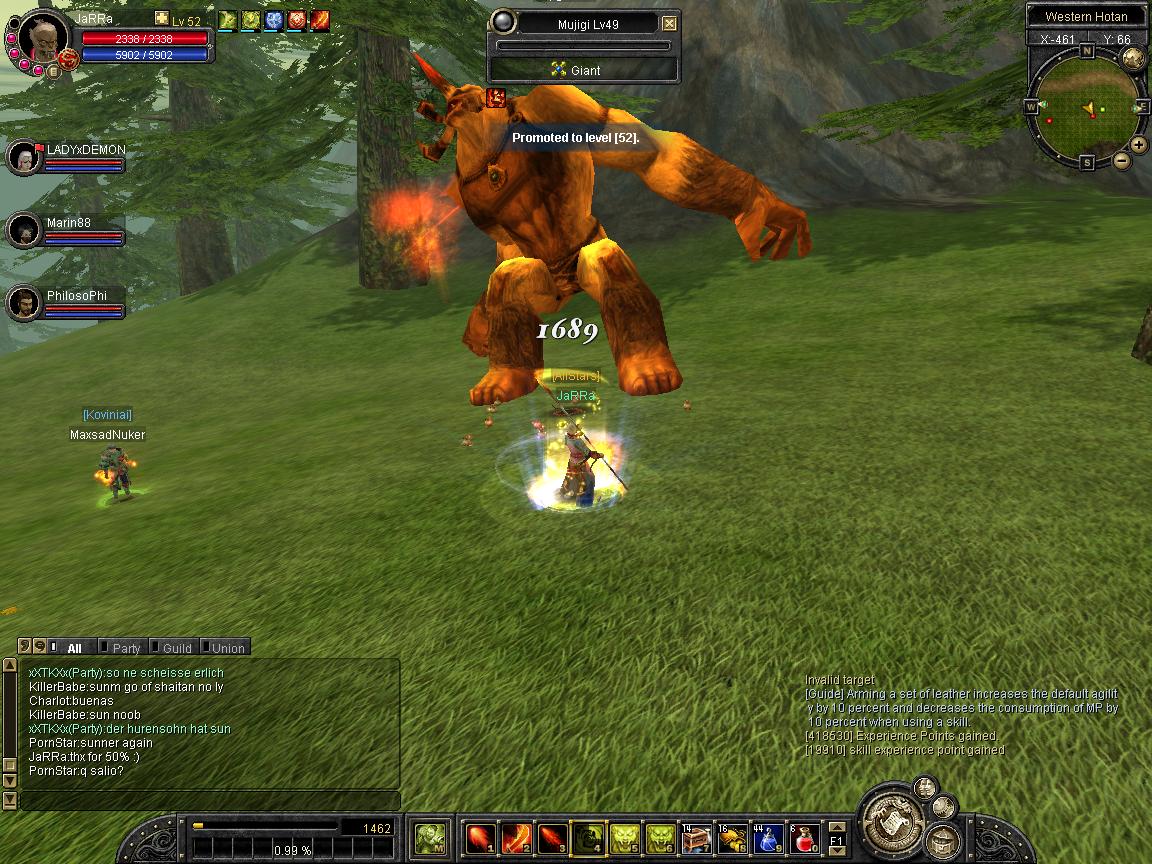The image size is (1152, 864).
Task: Click the Western Hotan minimap
Action: (1085, 105)
